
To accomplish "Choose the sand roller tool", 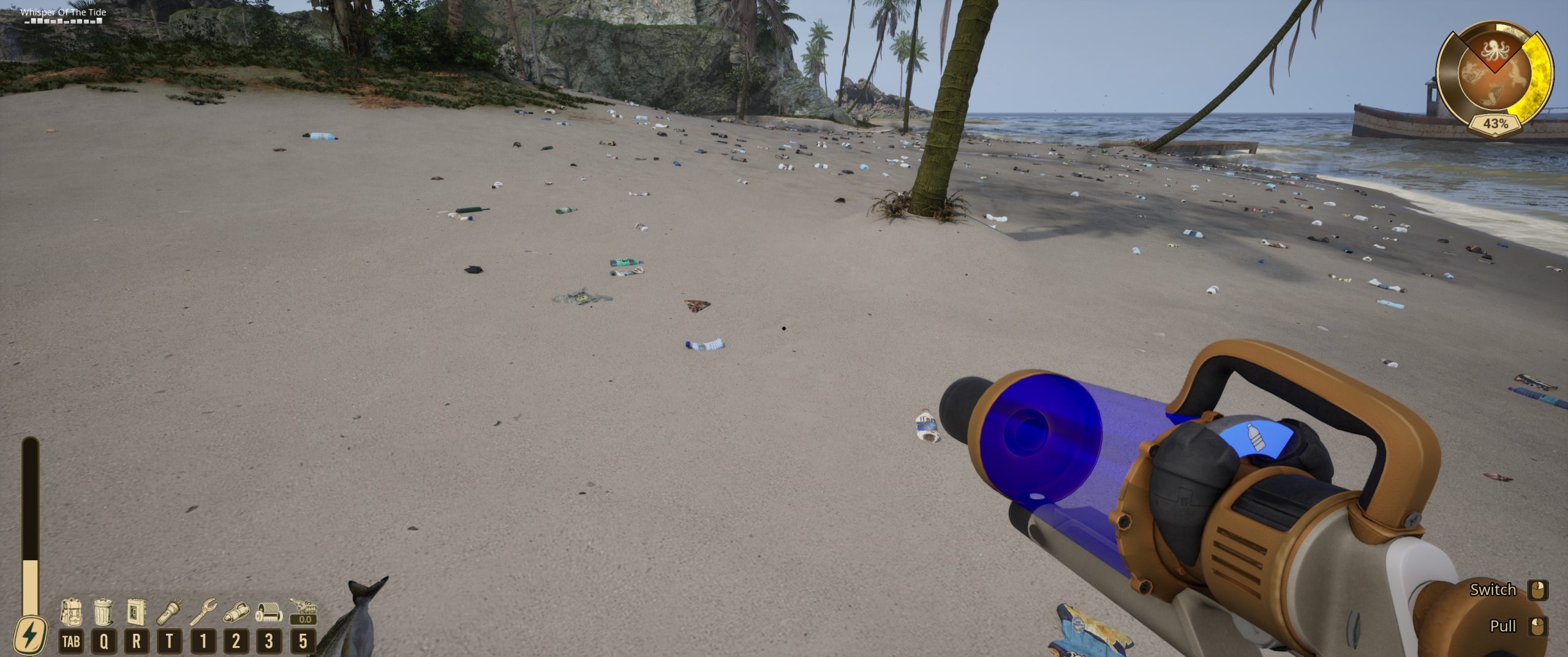I will click(x=269, y=612).
